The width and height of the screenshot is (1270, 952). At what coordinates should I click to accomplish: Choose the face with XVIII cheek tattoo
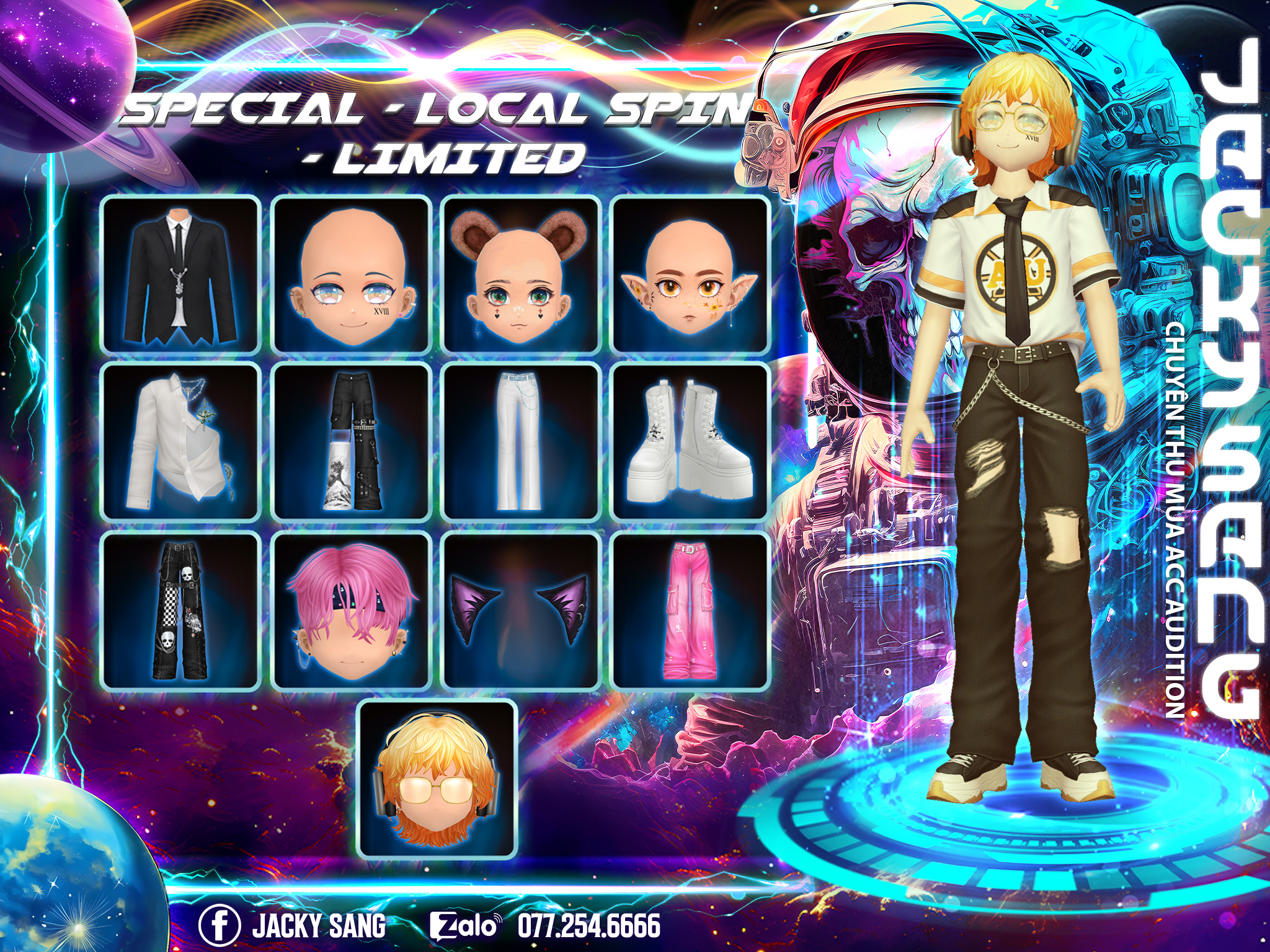[352, 275]
